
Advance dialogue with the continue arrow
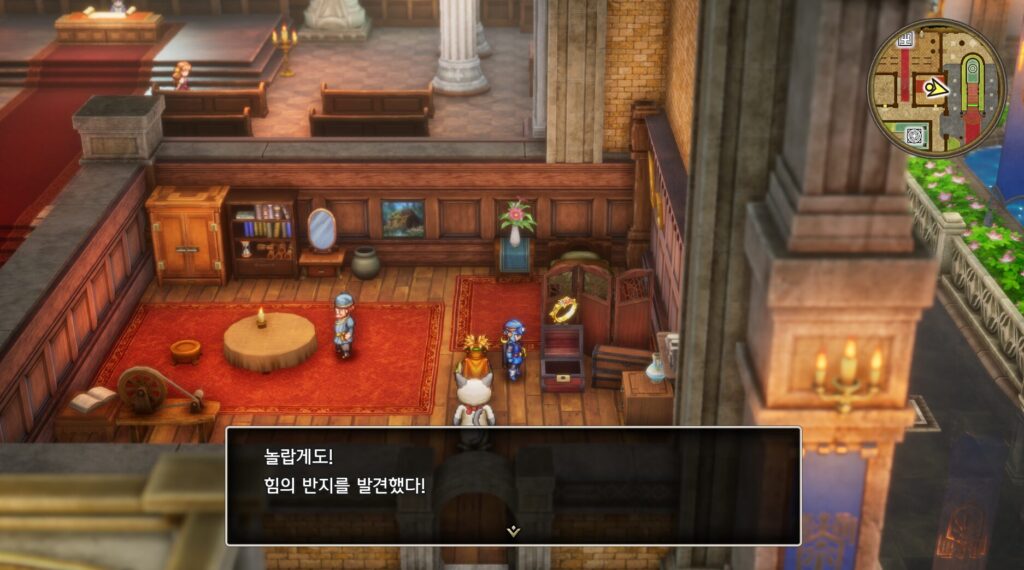[513, 531]
